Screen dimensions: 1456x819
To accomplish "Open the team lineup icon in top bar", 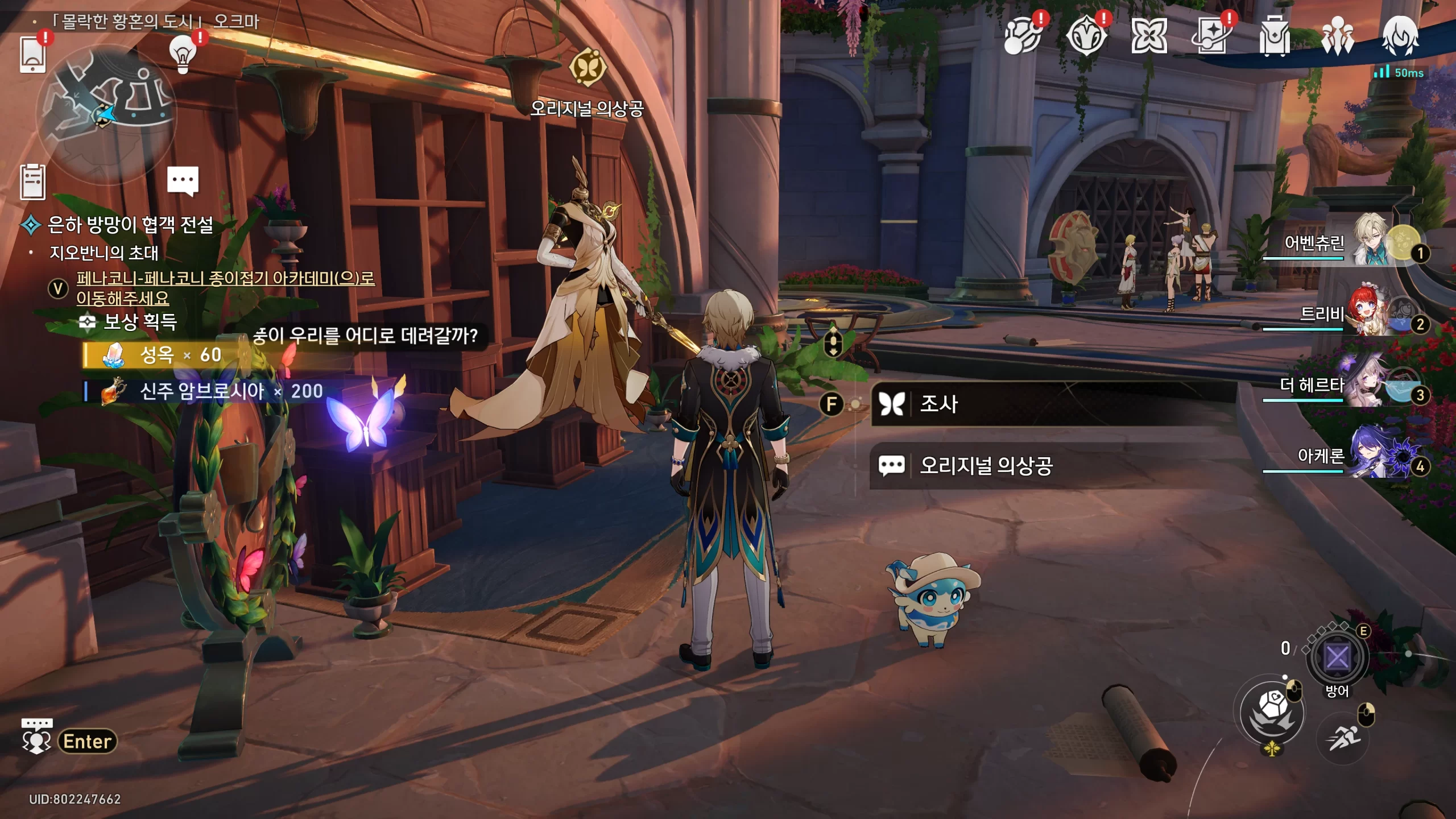I will click(x=1337, y=36).
